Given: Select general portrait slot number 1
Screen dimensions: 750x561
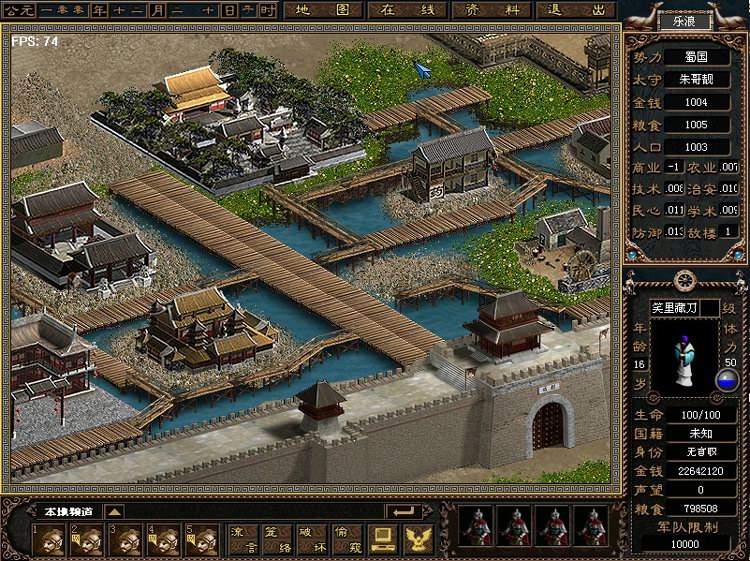Looking at the screenshot, I should click(49, 540).
